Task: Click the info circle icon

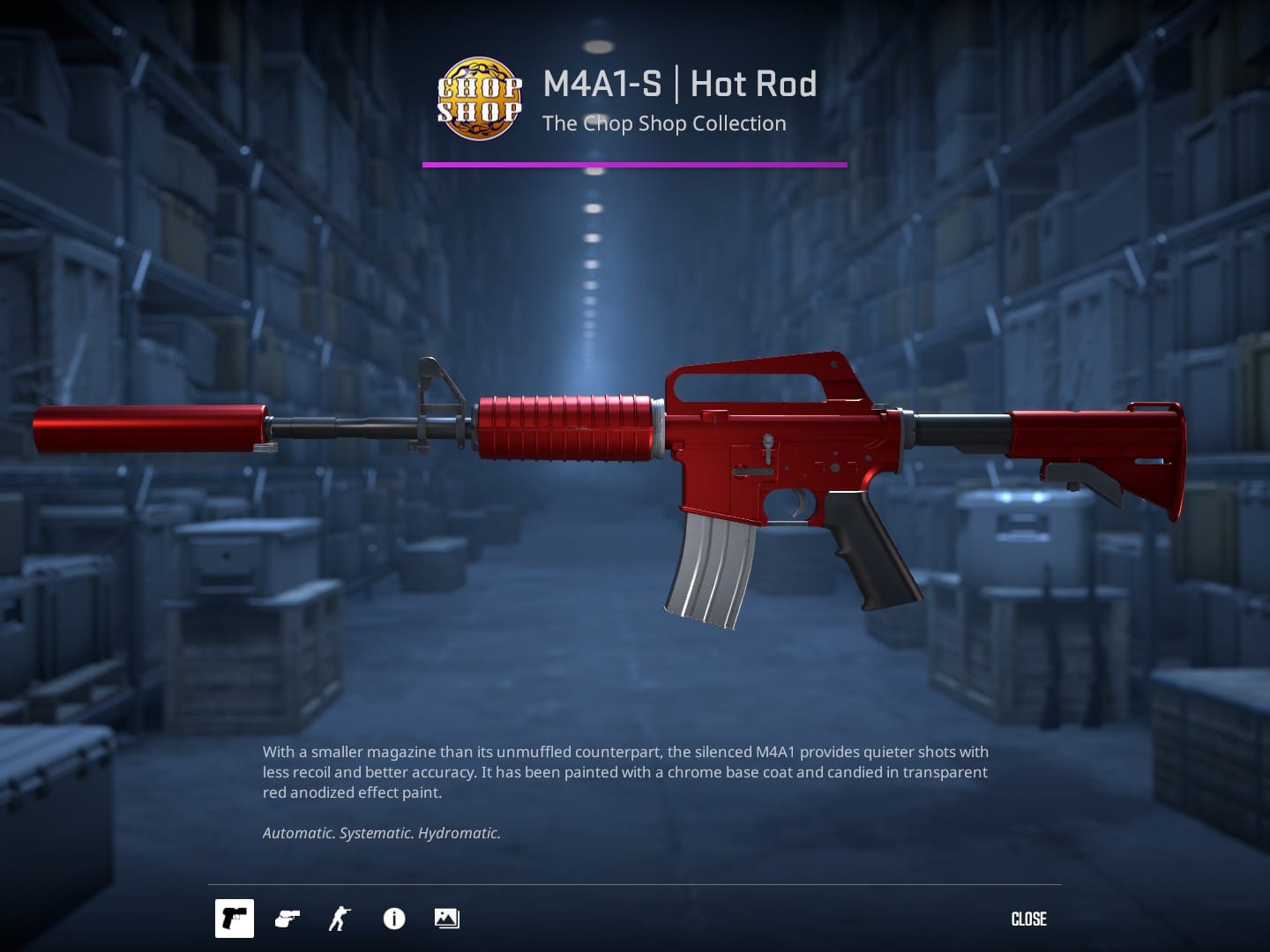Action: 393,919
